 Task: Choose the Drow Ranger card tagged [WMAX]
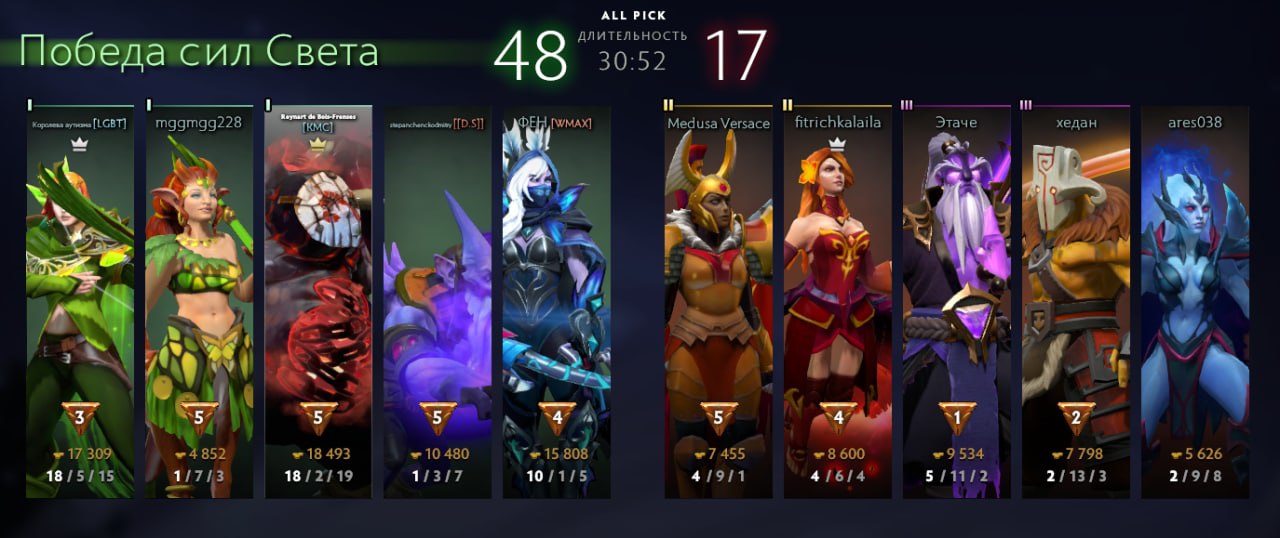557,300
